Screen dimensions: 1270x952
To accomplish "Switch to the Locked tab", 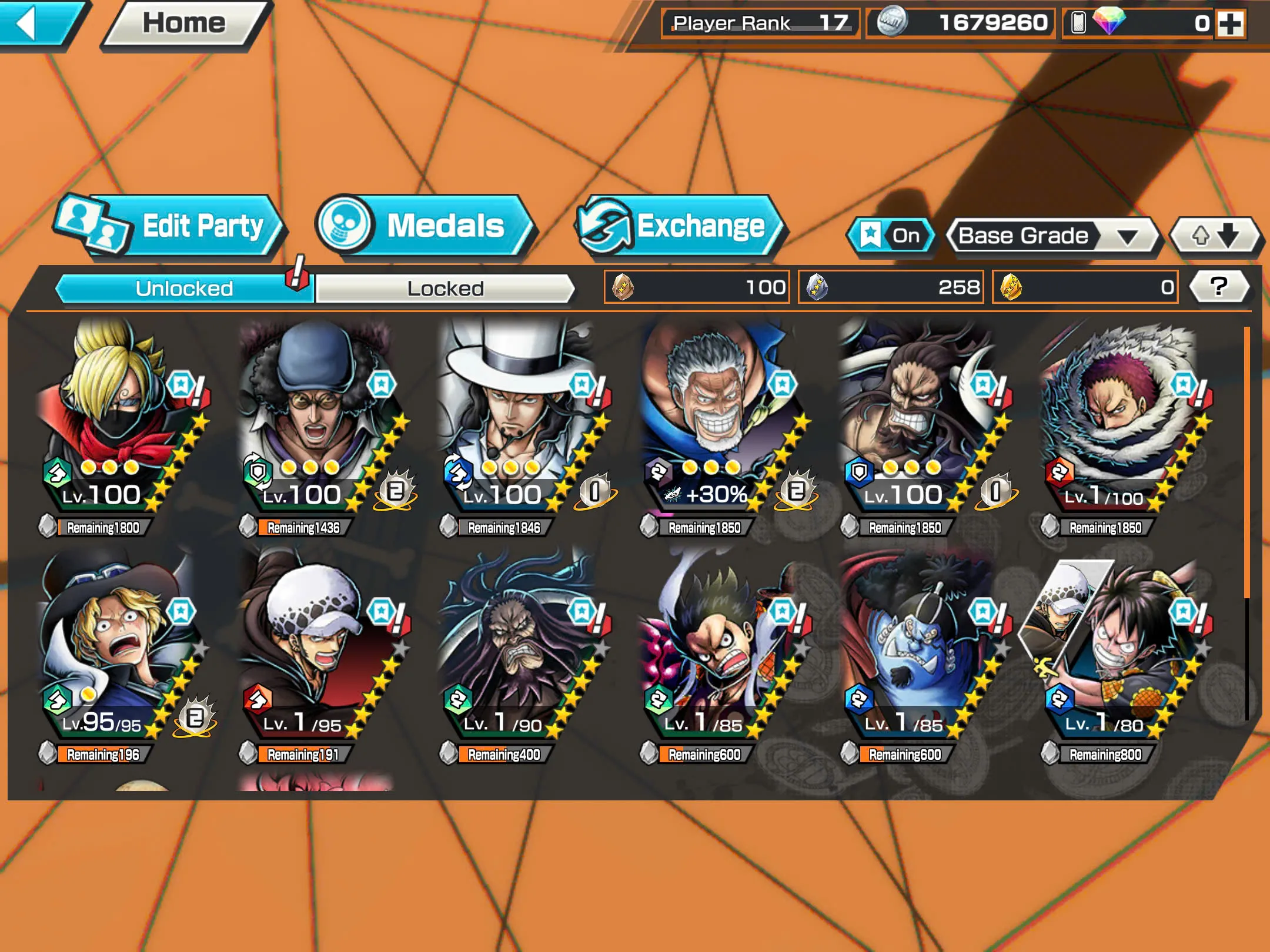I will tap(445, 287).
